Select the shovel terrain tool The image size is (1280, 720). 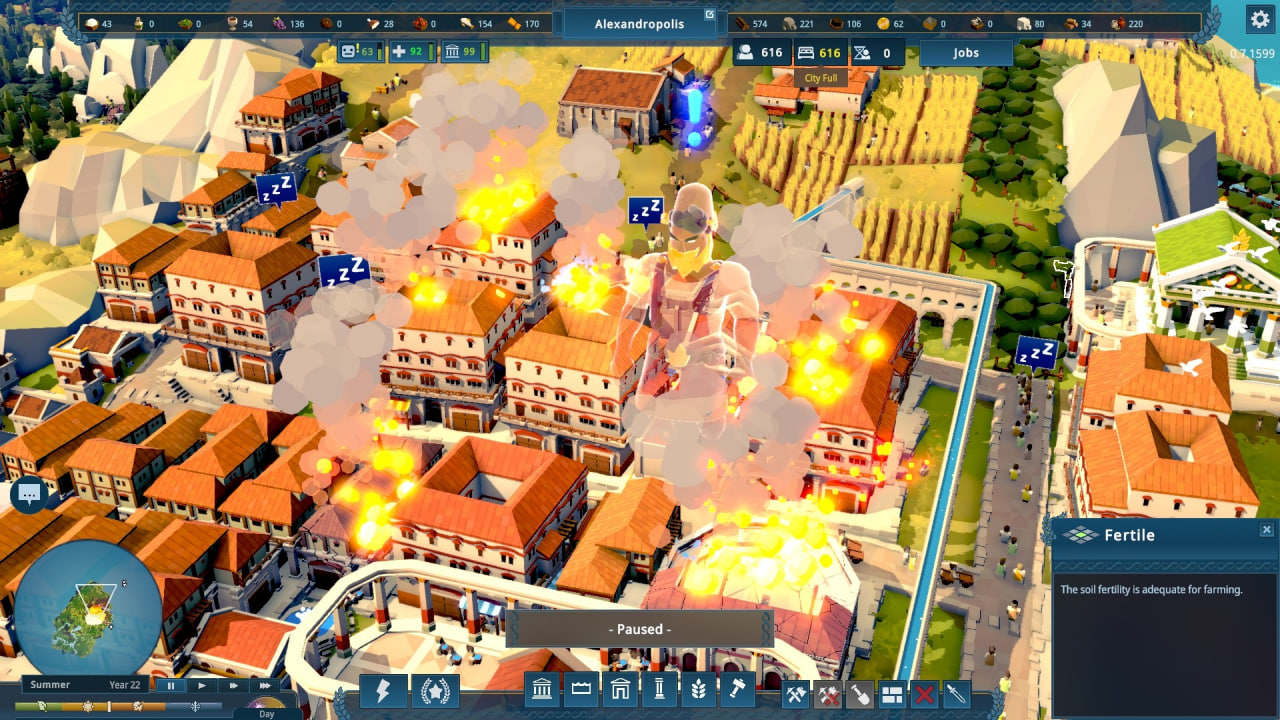click(x=860, y=693)
